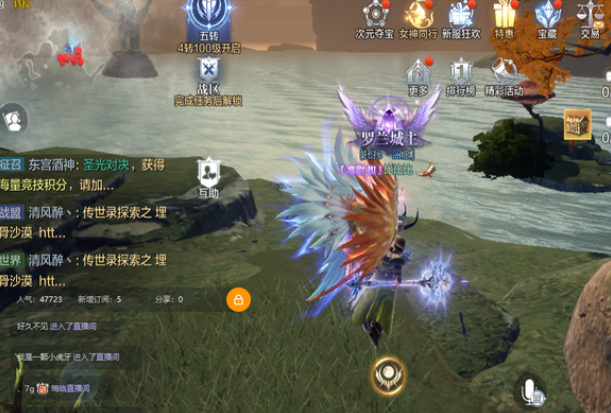
Task: Show the 更多 menu
Action: click(418, 74)
